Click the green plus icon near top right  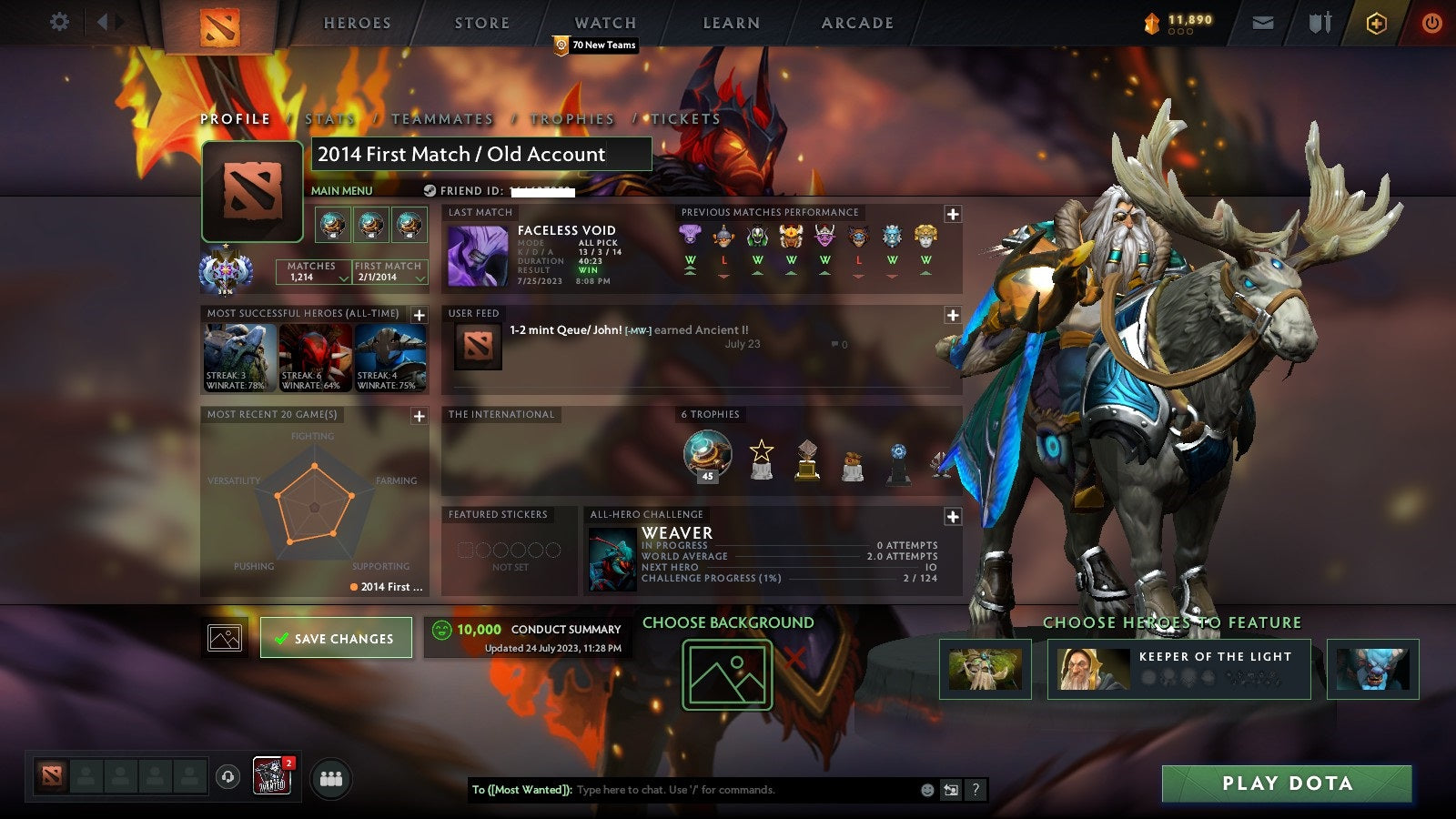tap(1374, 22)
